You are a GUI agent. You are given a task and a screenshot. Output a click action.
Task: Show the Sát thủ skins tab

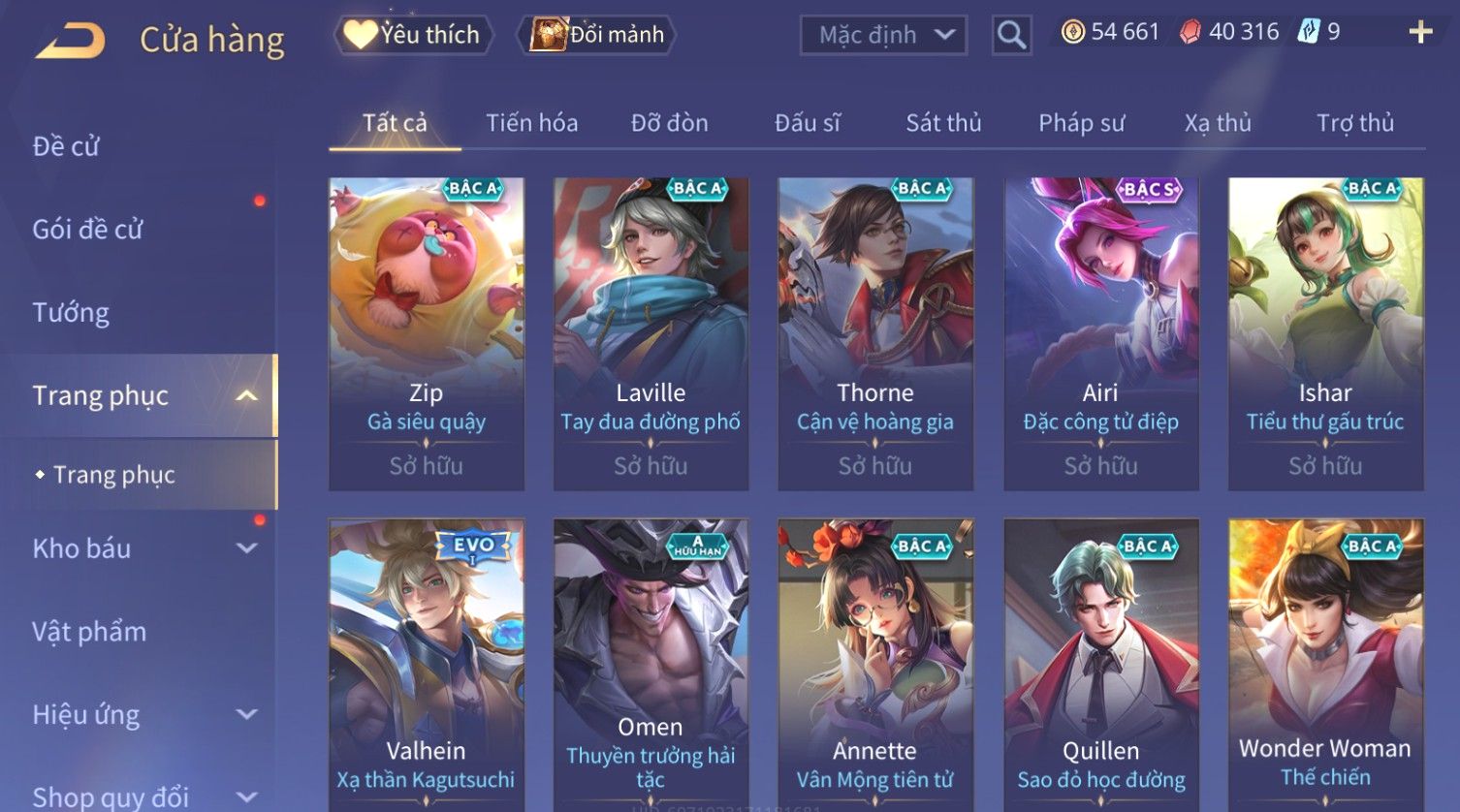coord(943,123)
